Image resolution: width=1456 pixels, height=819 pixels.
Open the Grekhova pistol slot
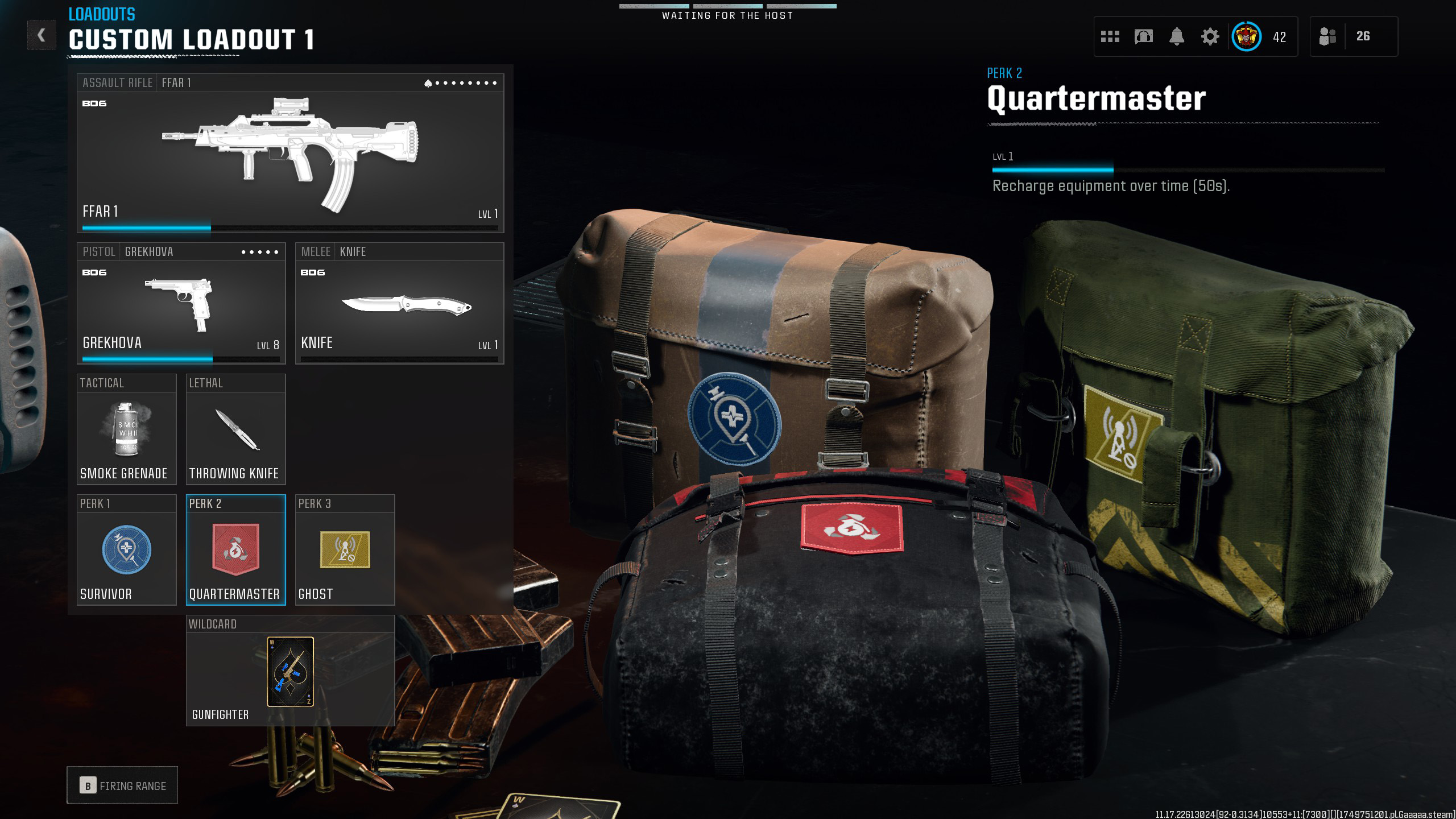click(181, 304)
